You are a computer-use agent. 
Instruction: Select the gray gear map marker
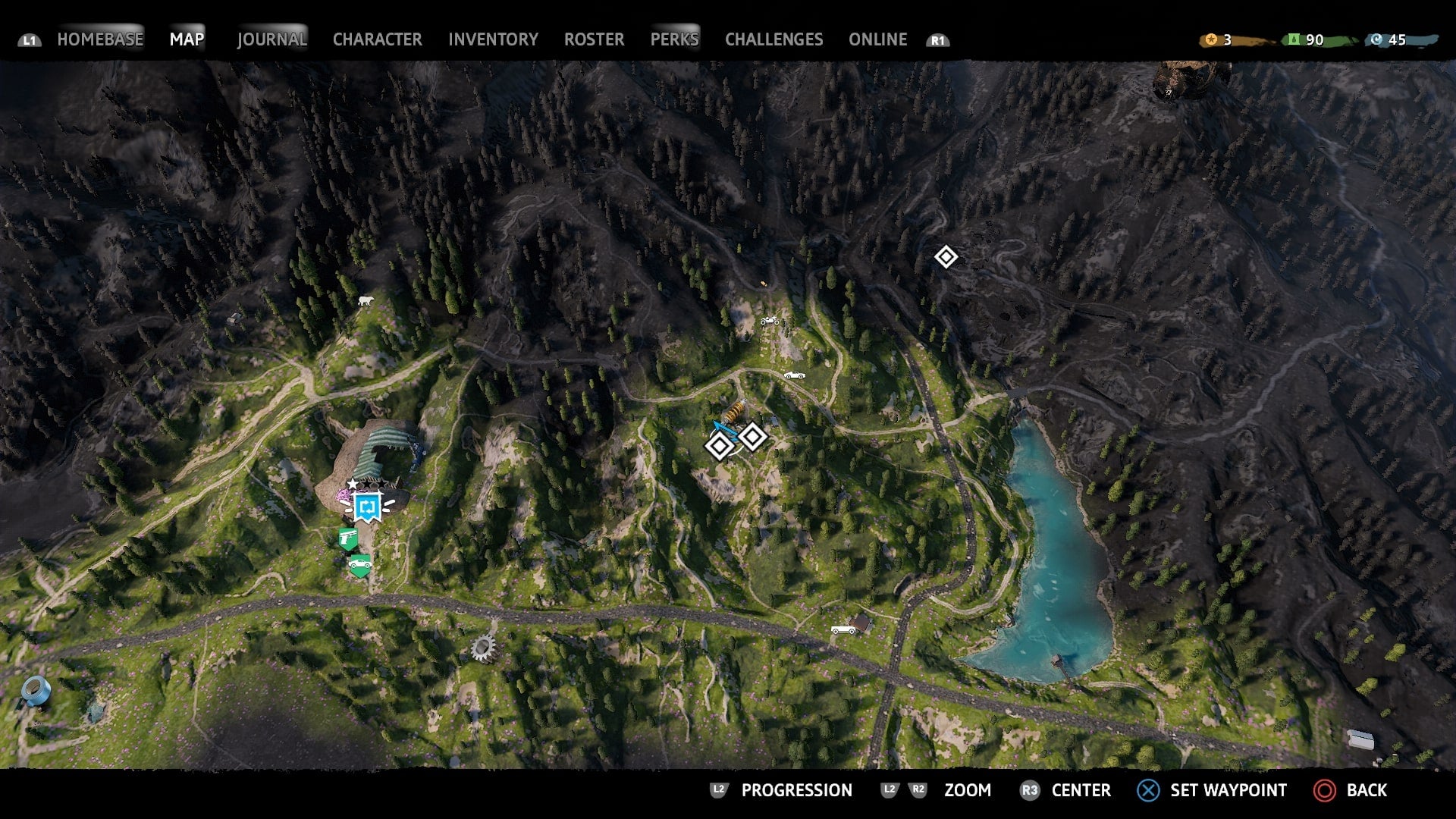pyautogui.click(x=483, y=648)
